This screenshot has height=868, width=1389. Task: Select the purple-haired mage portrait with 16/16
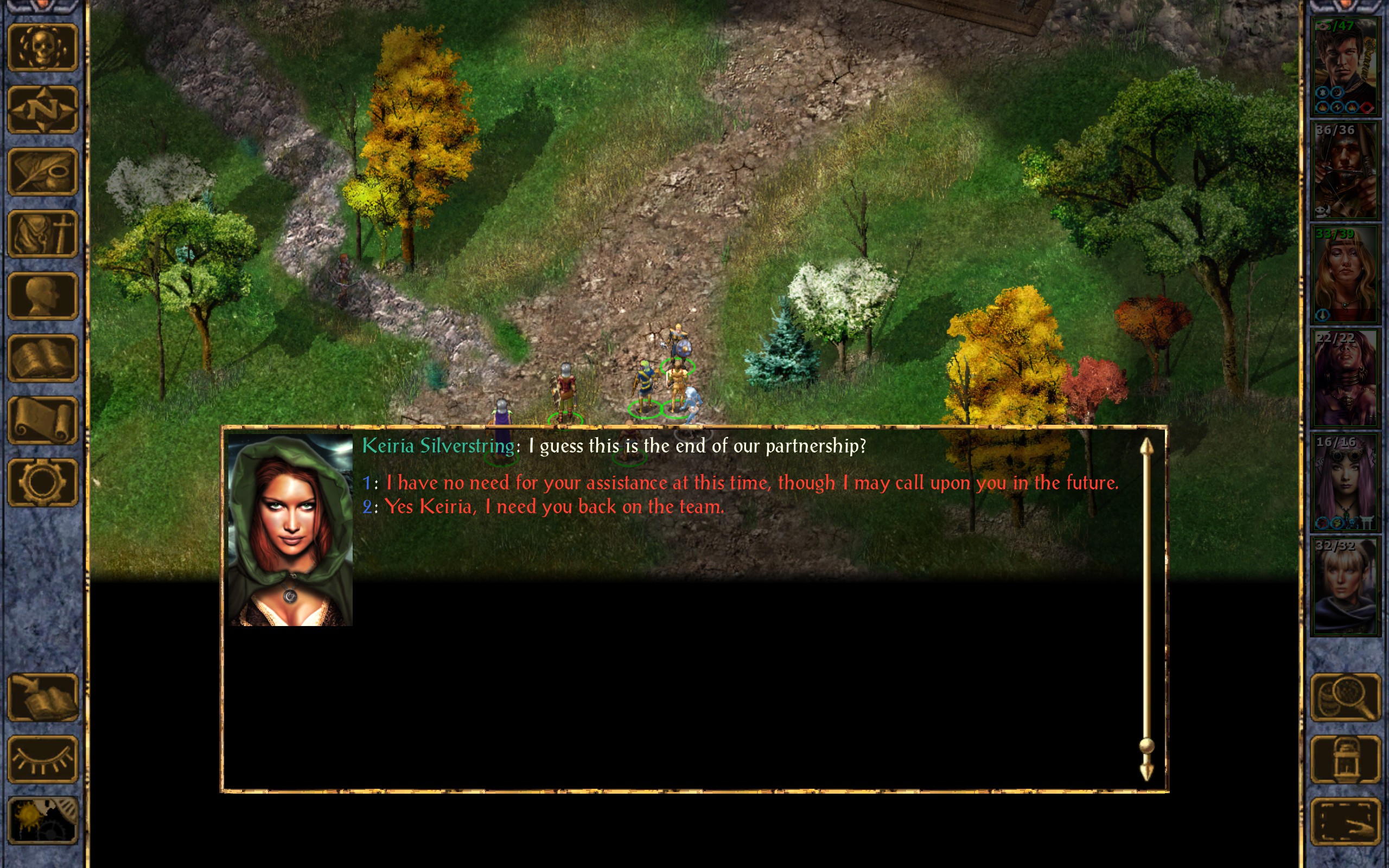point(1345,482)
